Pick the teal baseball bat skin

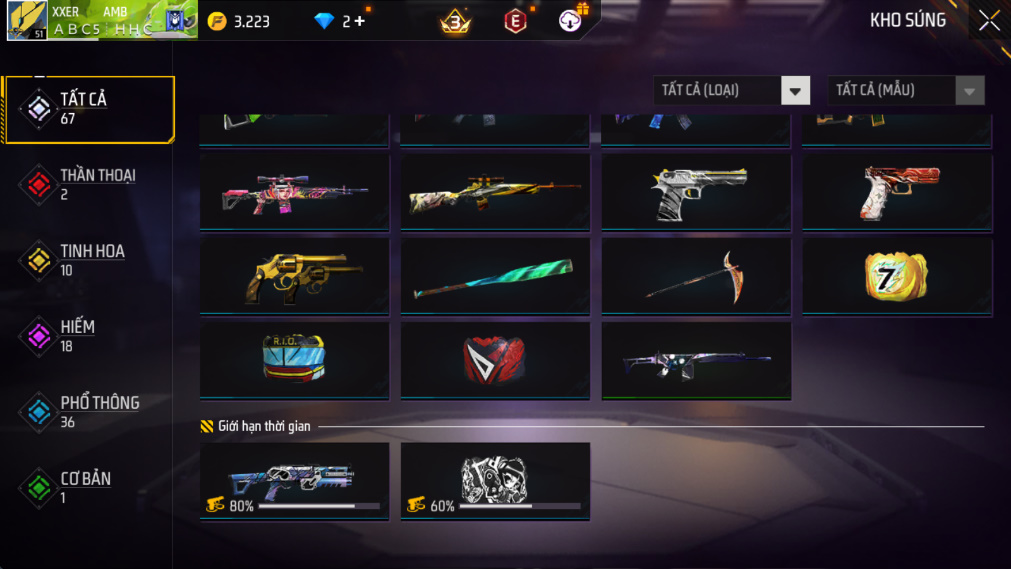click(495, 276)
